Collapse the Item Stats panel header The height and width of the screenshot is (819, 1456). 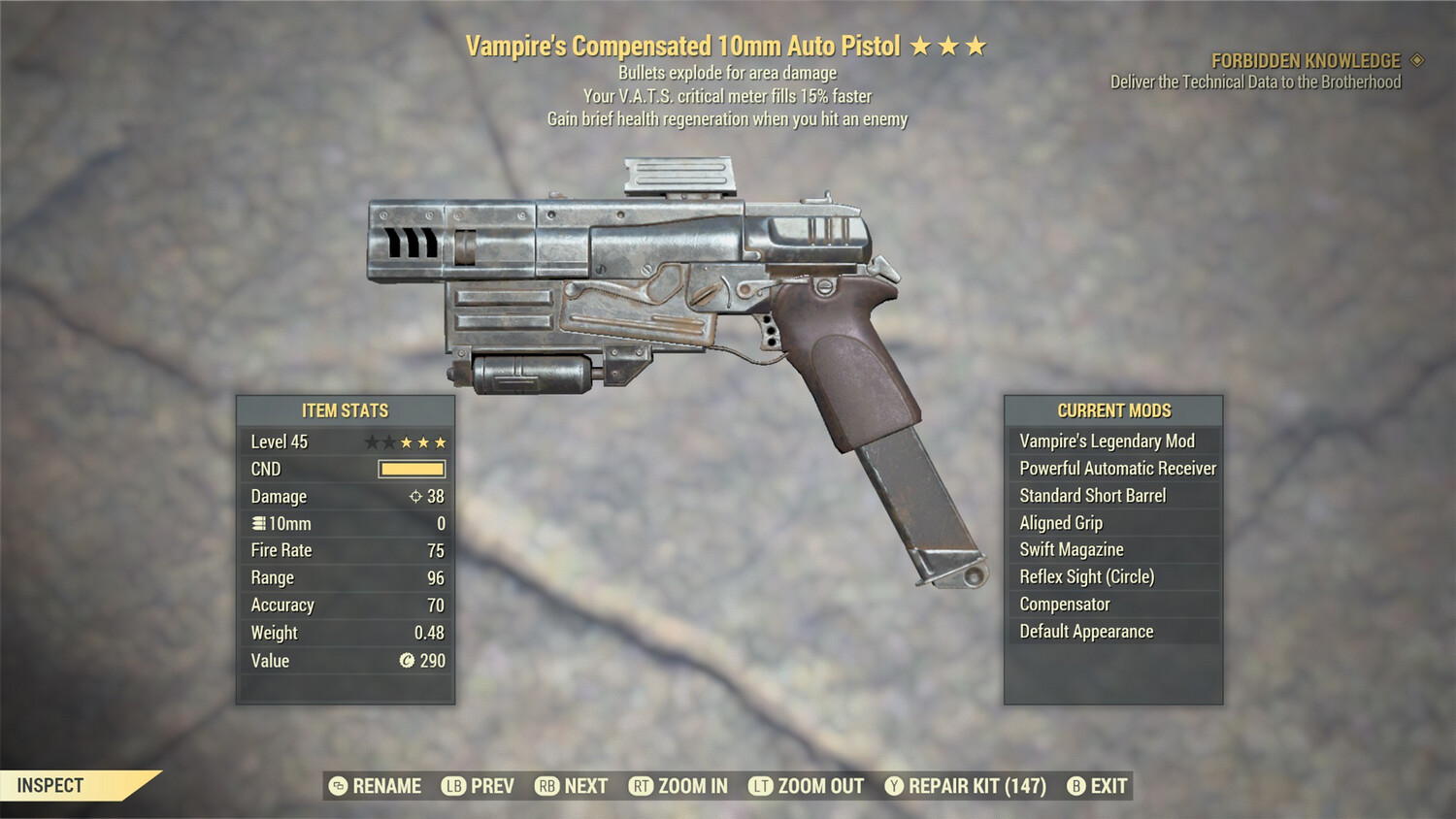coord(345,409)
